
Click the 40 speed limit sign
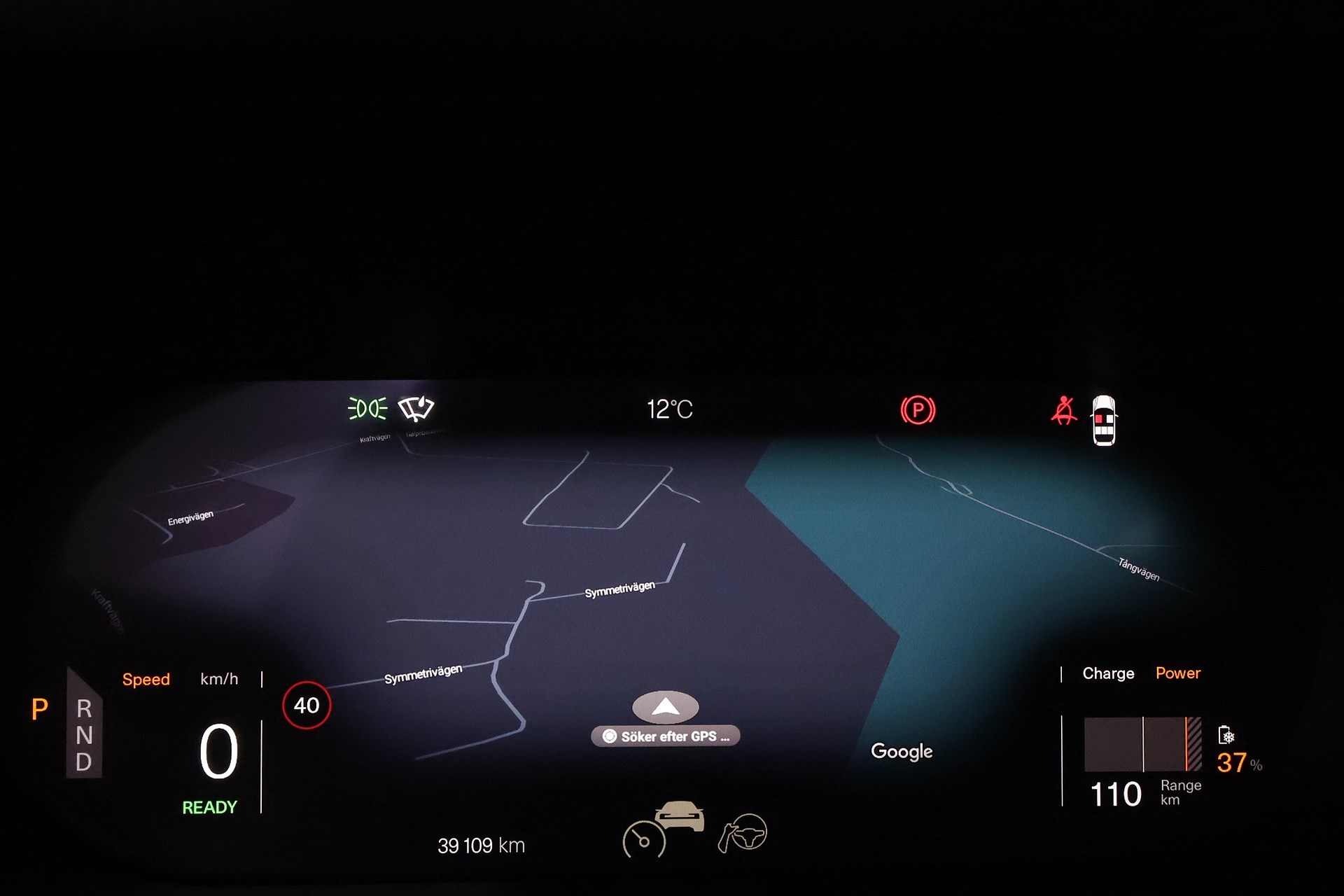(307, 705)
